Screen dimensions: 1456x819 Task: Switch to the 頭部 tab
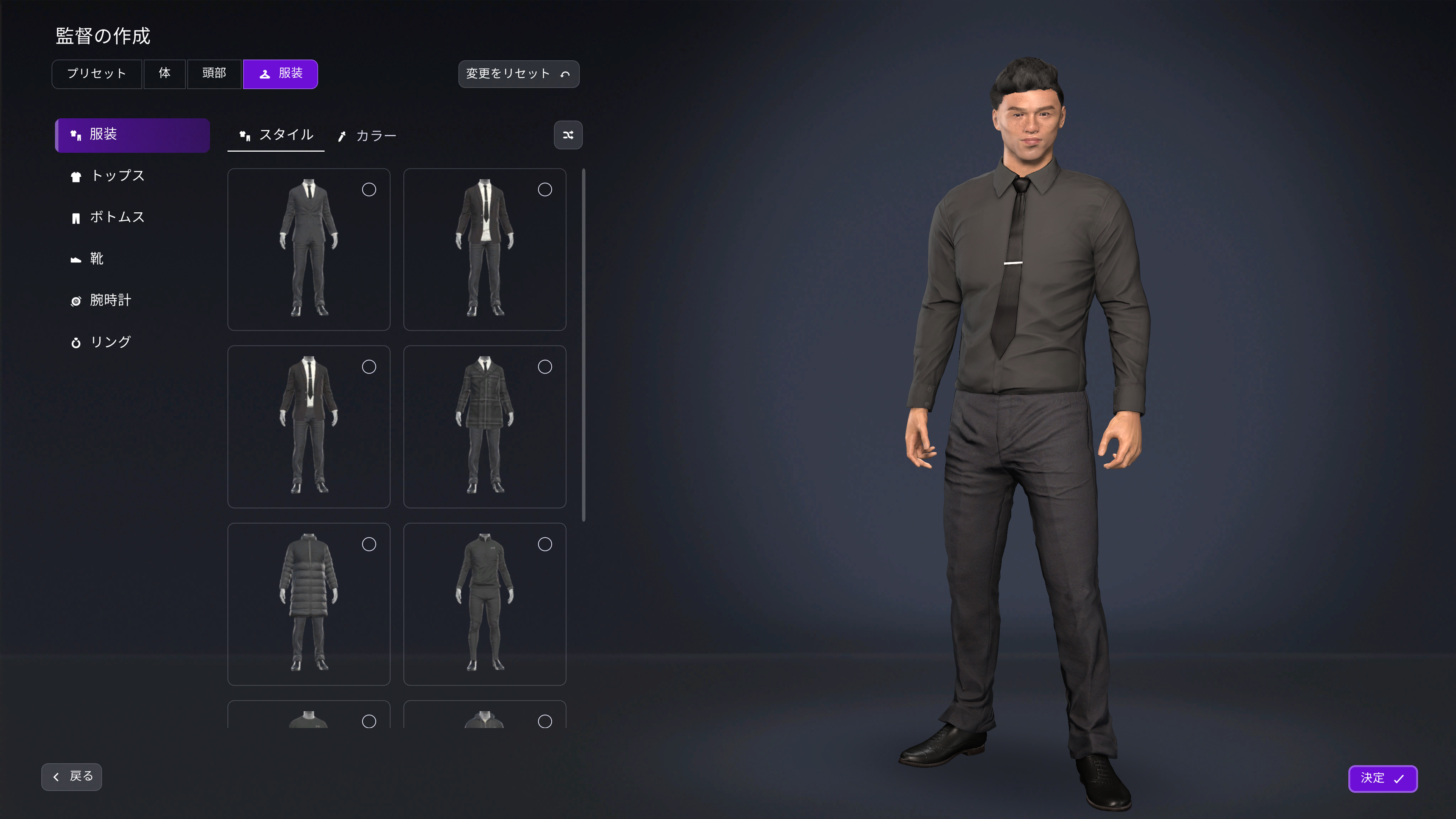(214, 74)
